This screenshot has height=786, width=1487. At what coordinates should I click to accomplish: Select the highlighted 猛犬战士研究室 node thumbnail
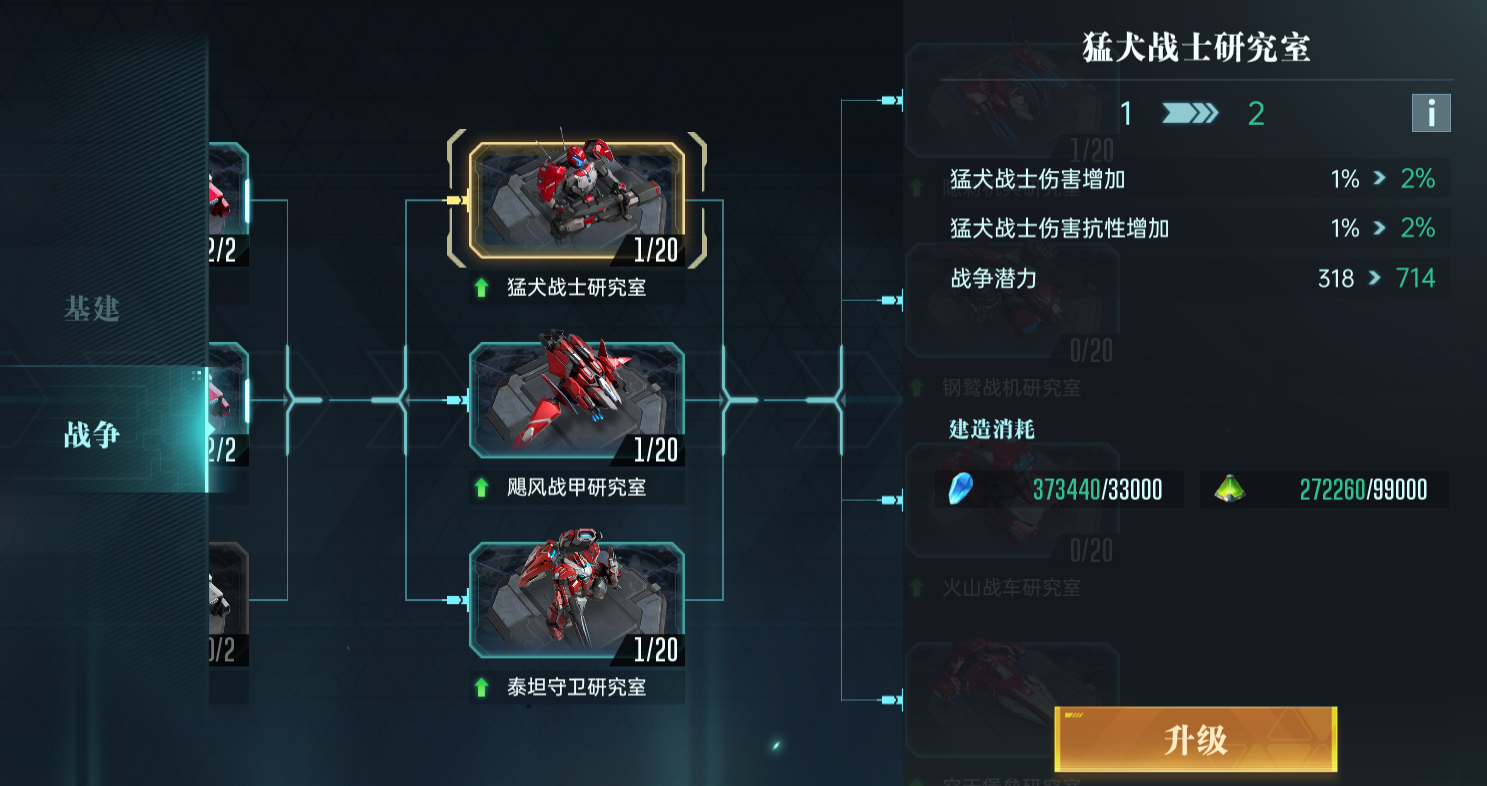pos(575,199)
